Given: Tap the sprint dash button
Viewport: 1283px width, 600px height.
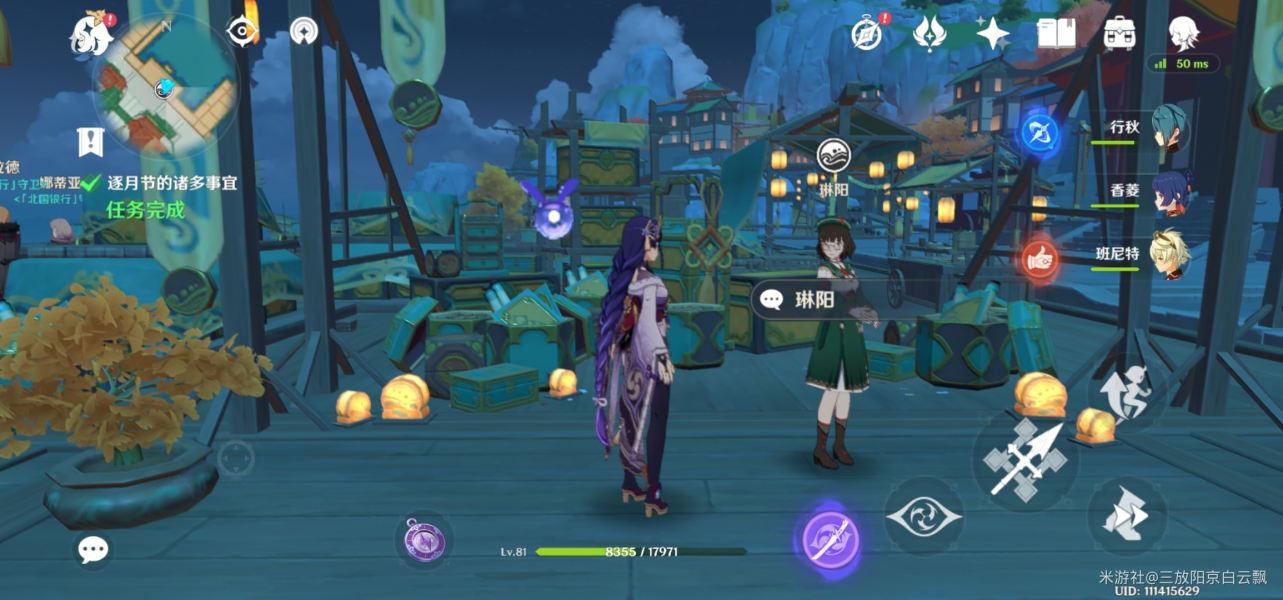Looking at the screenshot, I should (x=1126, y=516).
